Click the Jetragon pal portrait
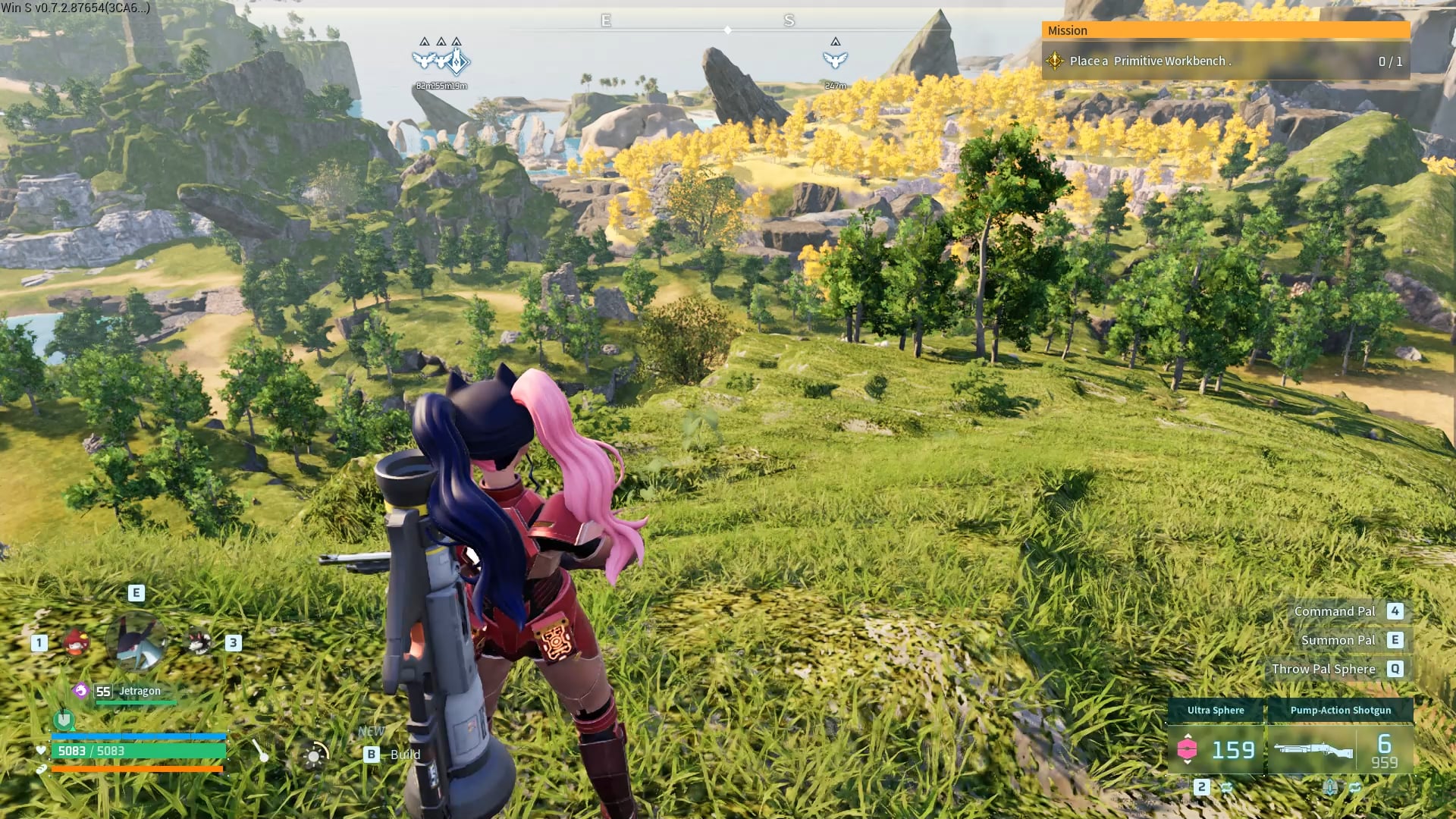 137,642
